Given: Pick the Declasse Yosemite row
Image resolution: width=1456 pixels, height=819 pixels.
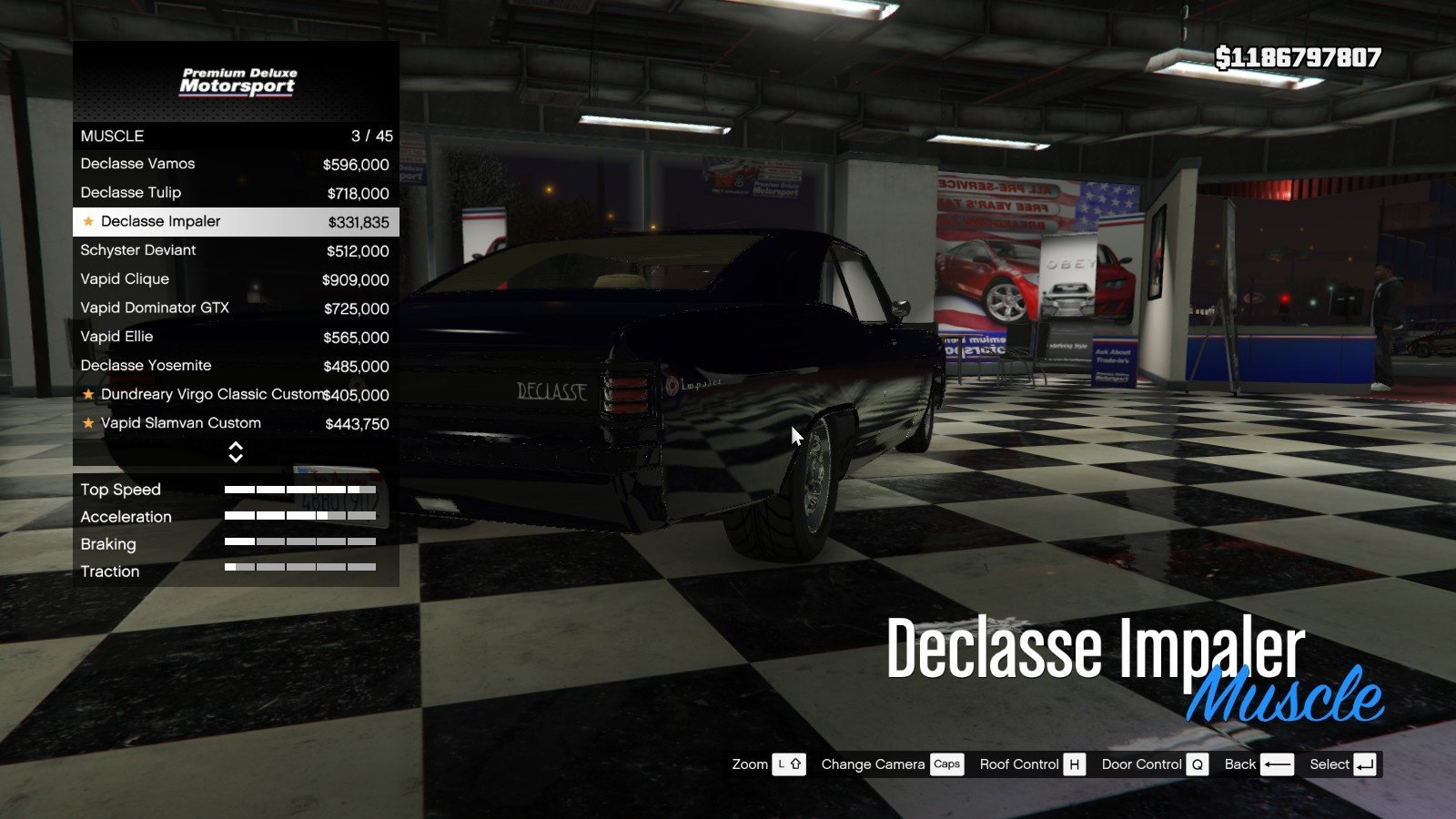Looking at the screenshot, I should click(x=235, y=366).
